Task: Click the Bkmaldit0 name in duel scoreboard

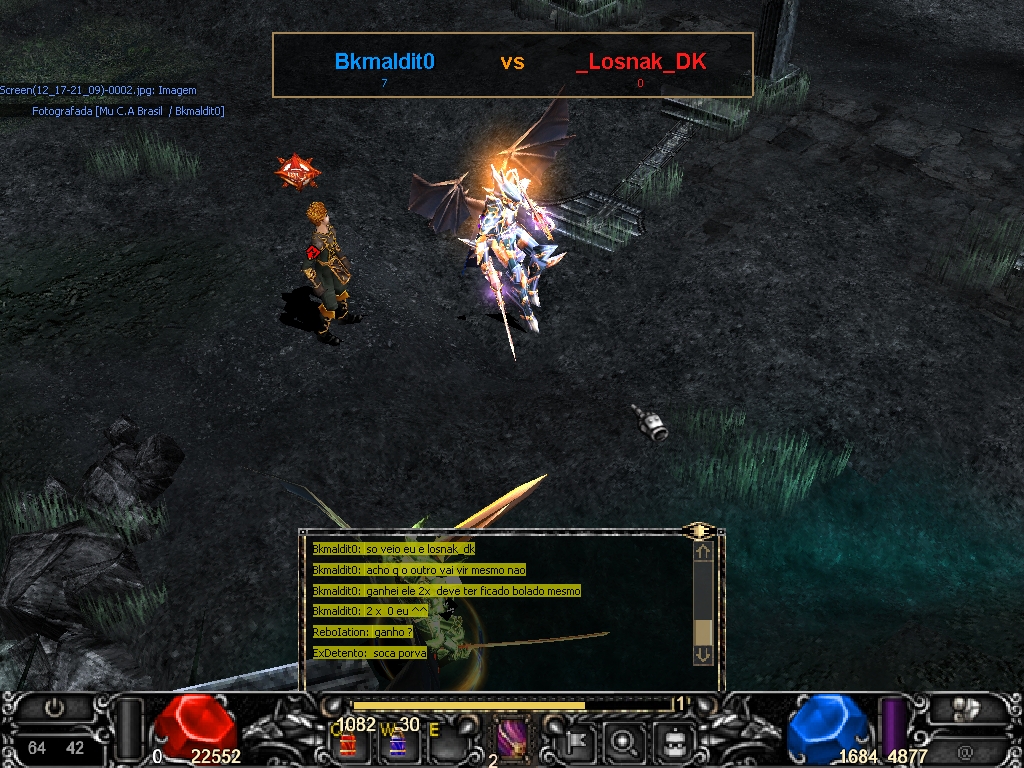Action: click(x=384, y=62)
